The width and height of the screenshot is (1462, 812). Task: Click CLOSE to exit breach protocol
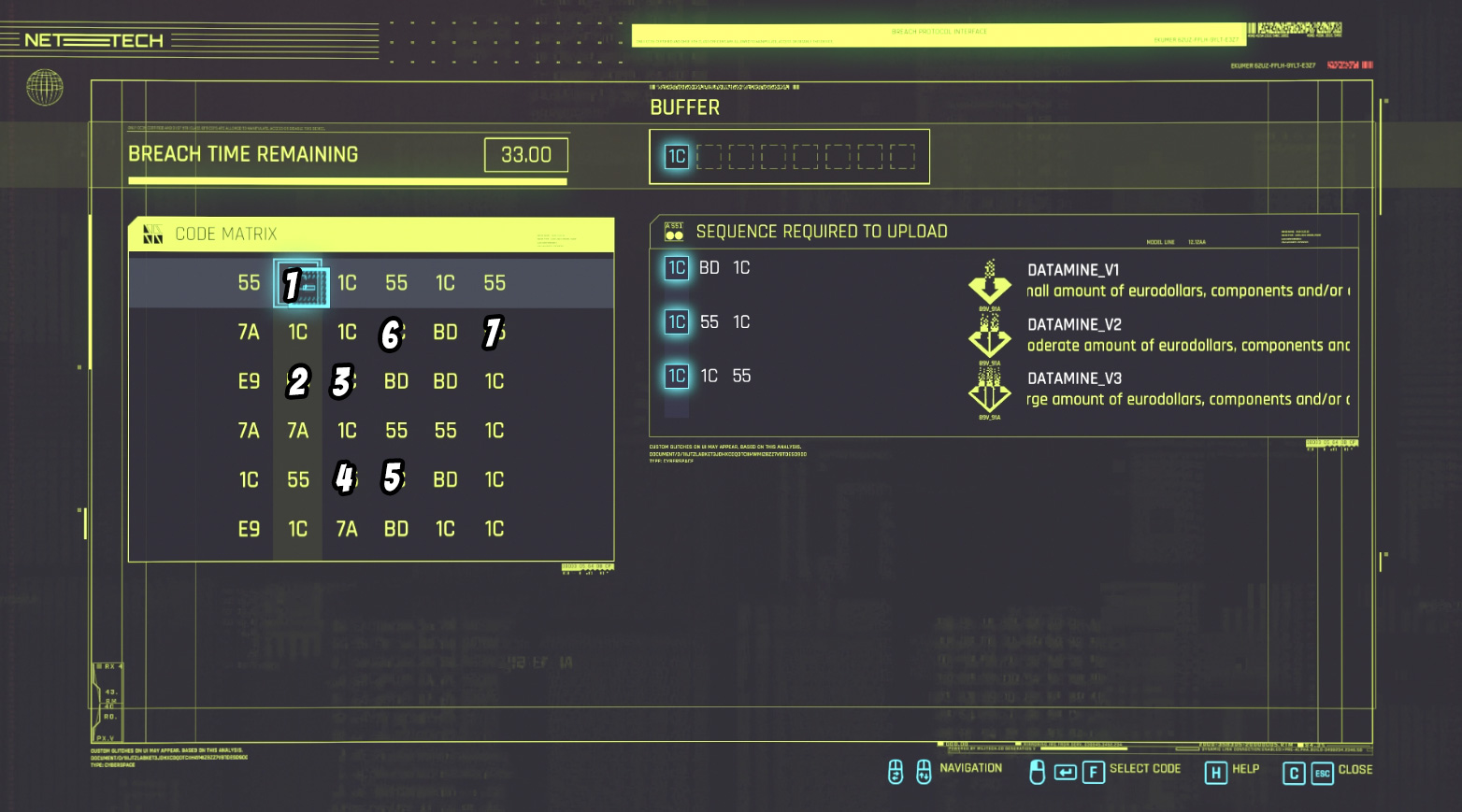coord(1357,770)
